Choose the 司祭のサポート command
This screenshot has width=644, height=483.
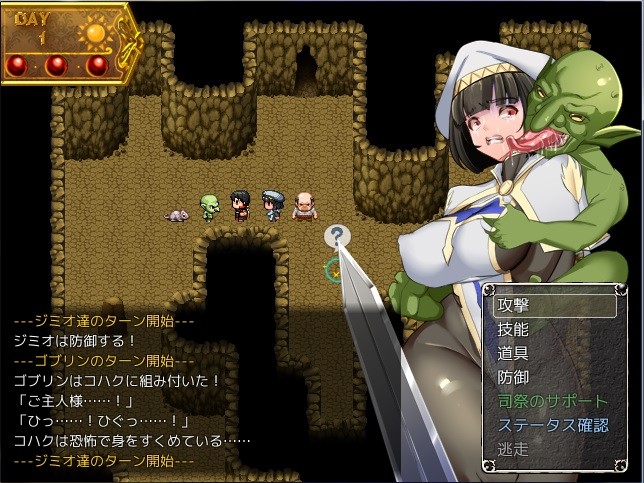coord(553,401)
